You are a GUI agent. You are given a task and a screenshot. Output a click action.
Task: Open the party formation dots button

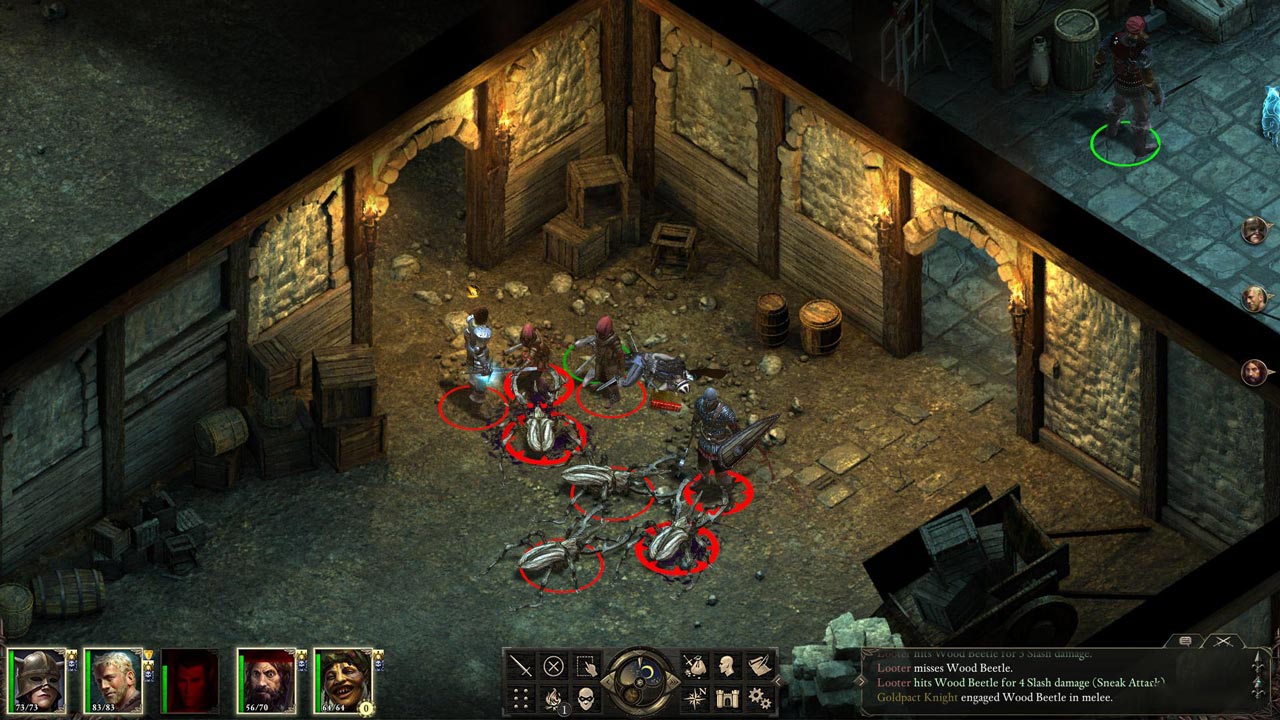tap(521, 697)
